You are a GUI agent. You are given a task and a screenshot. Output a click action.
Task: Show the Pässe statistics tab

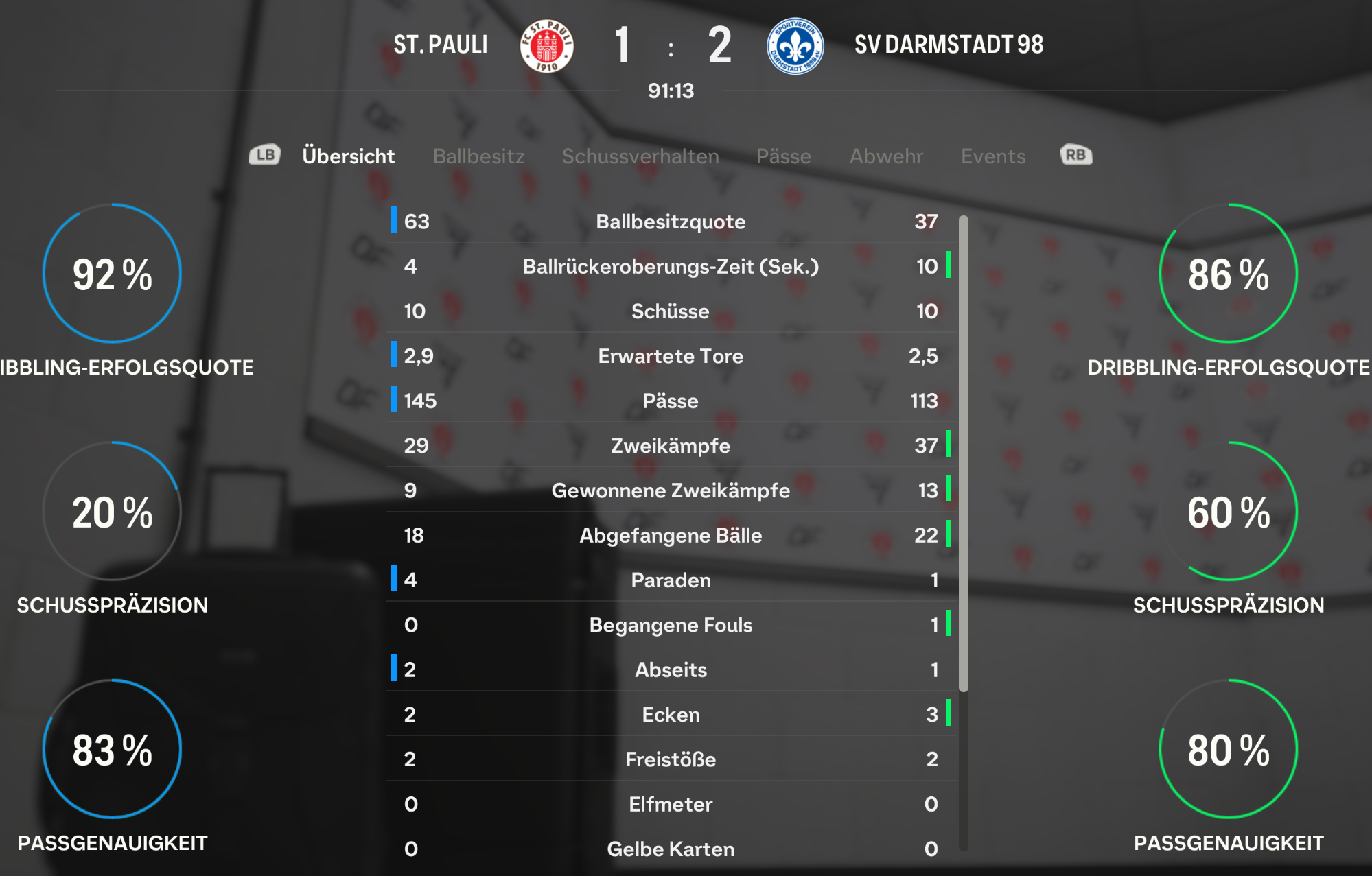coord(783,156)
